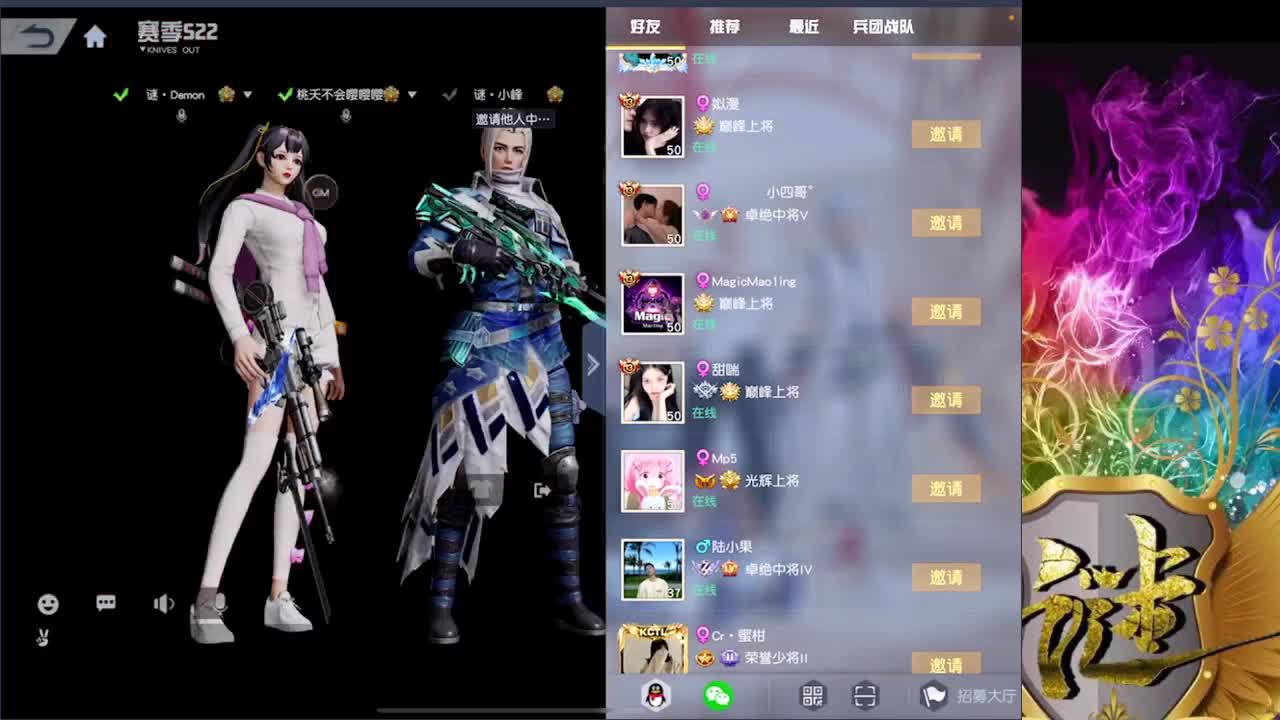Invite Mp5 with the 邀请 button

(x=945, y=488)
